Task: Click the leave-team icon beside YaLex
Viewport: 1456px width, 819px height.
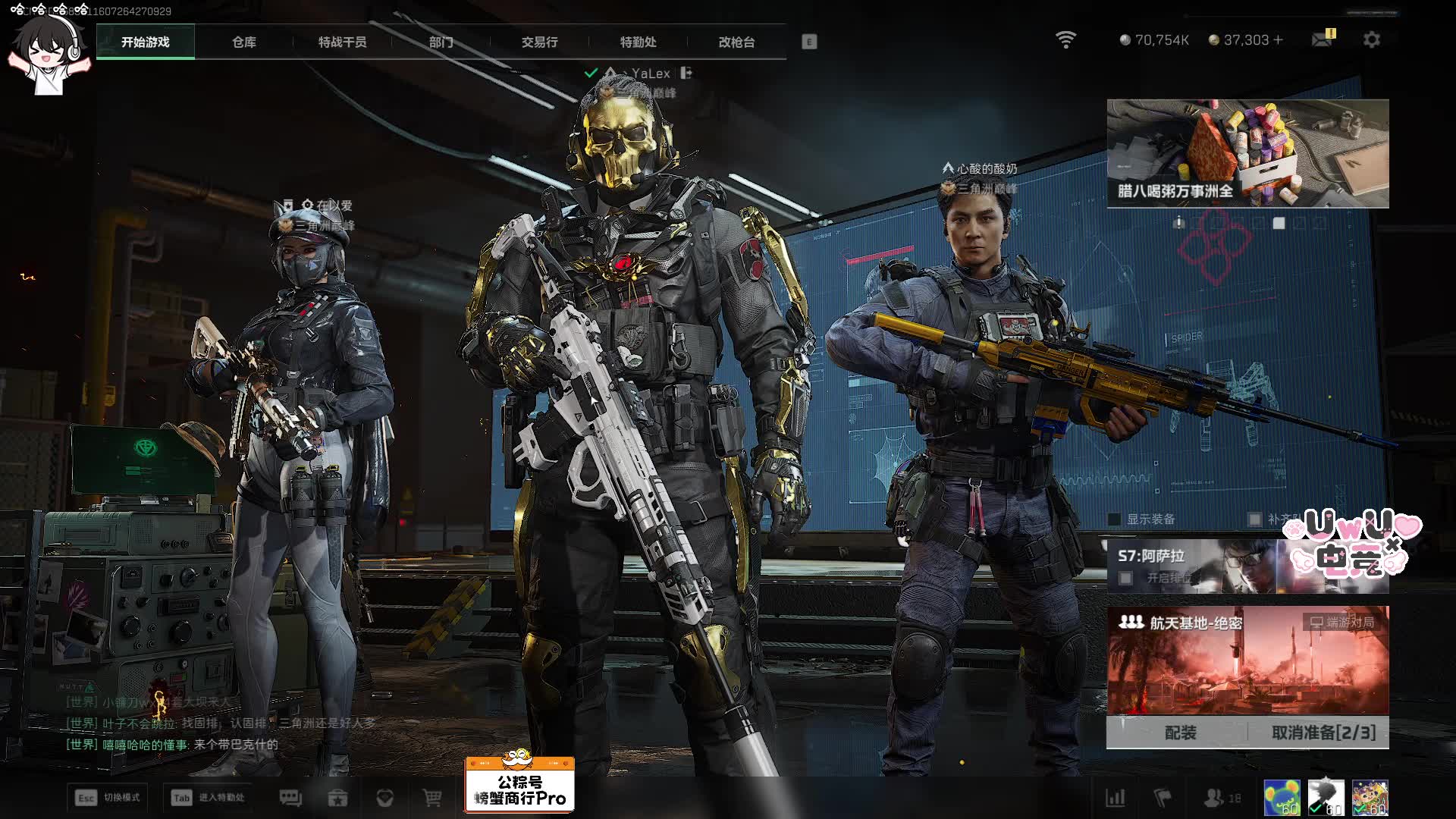Action: (x=686, y=73)
